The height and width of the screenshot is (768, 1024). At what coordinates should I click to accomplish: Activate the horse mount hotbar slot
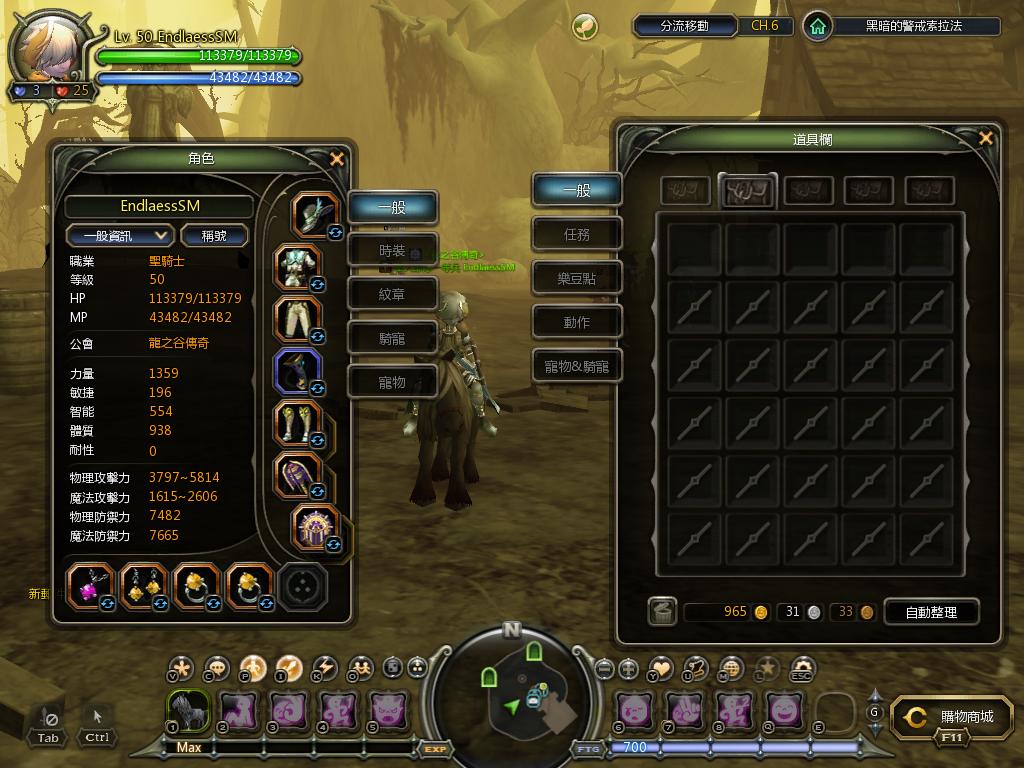(186, 710)
